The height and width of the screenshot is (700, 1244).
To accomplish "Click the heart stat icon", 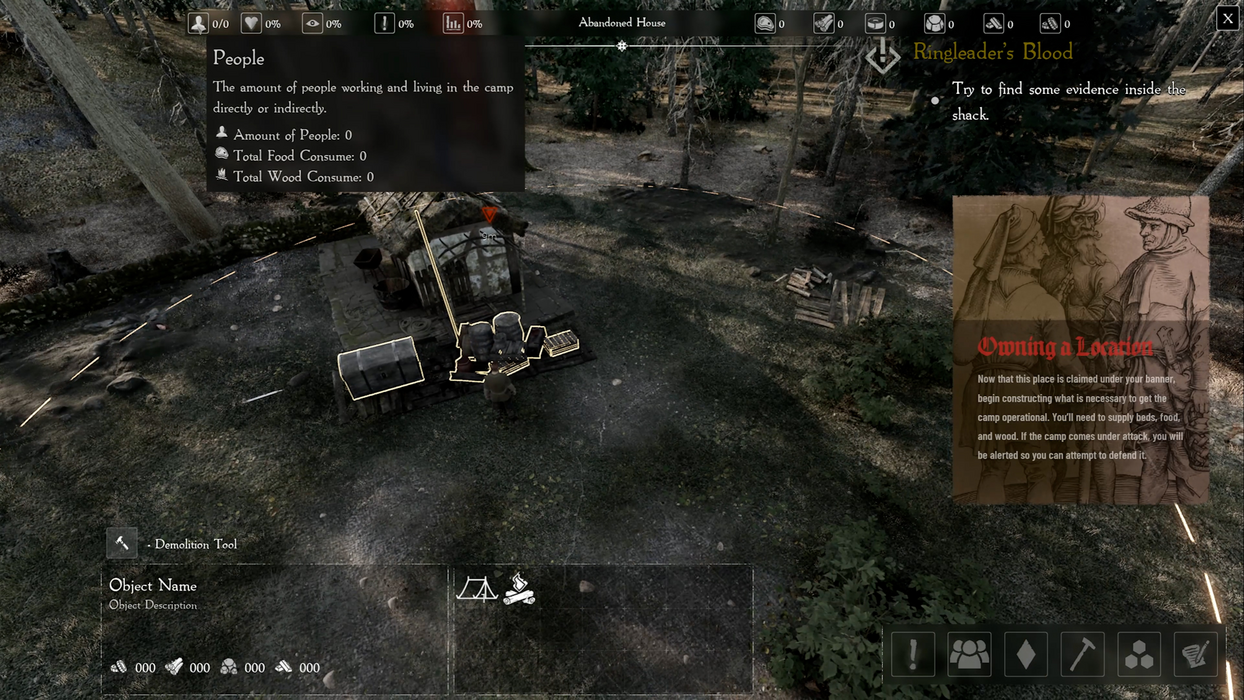I will [251, 23].
